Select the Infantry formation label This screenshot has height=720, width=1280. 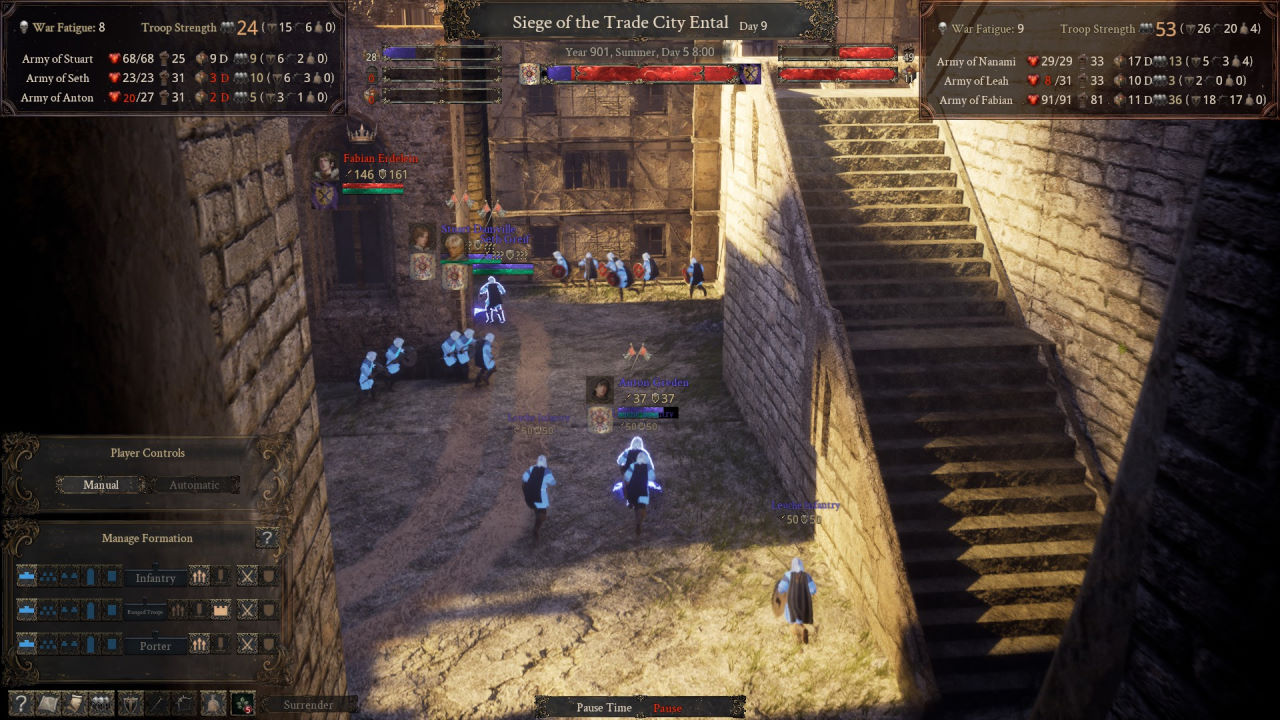tap(155, 578)
